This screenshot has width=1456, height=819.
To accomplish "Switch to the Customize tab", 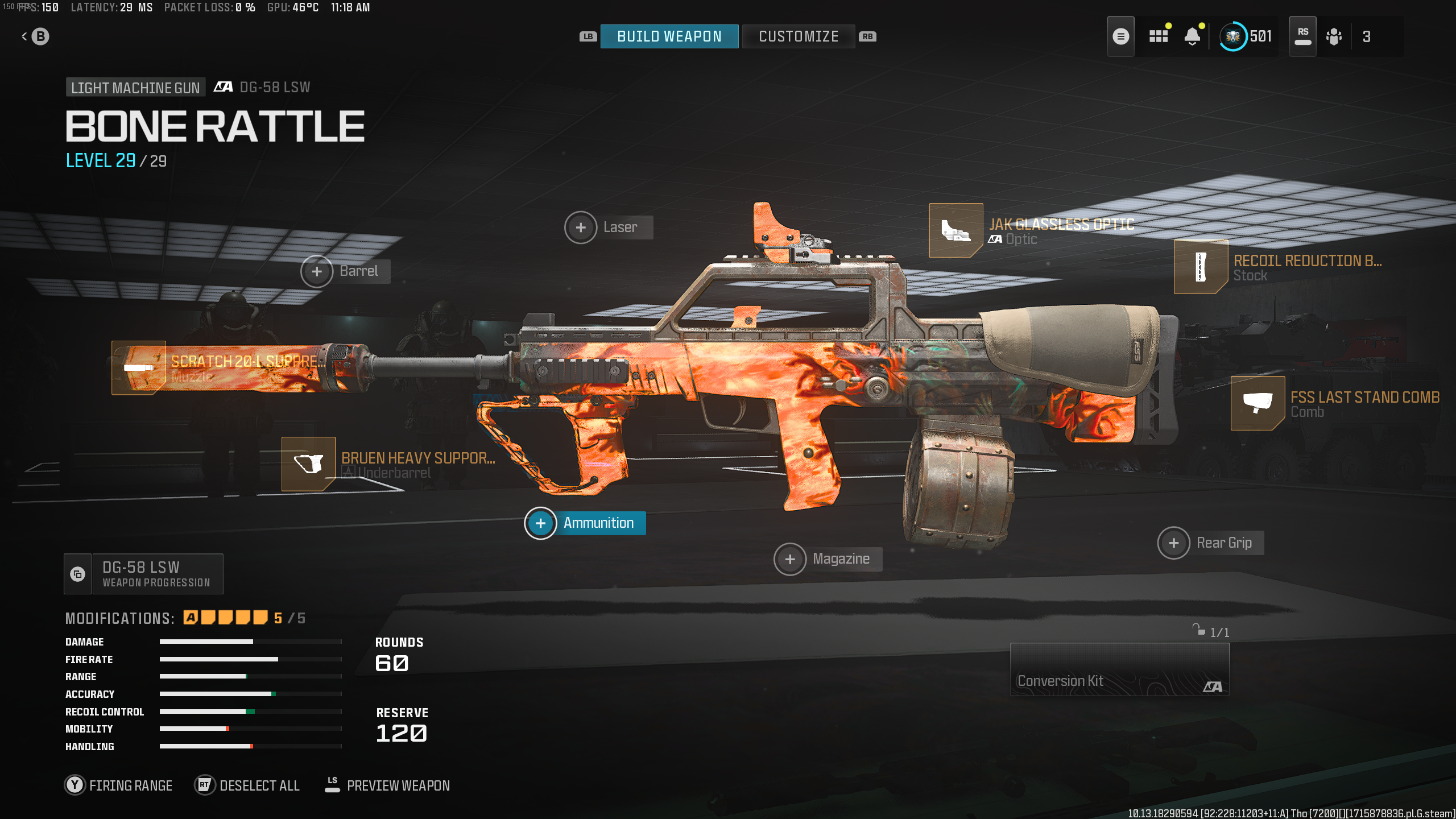I will pos(798,36).
